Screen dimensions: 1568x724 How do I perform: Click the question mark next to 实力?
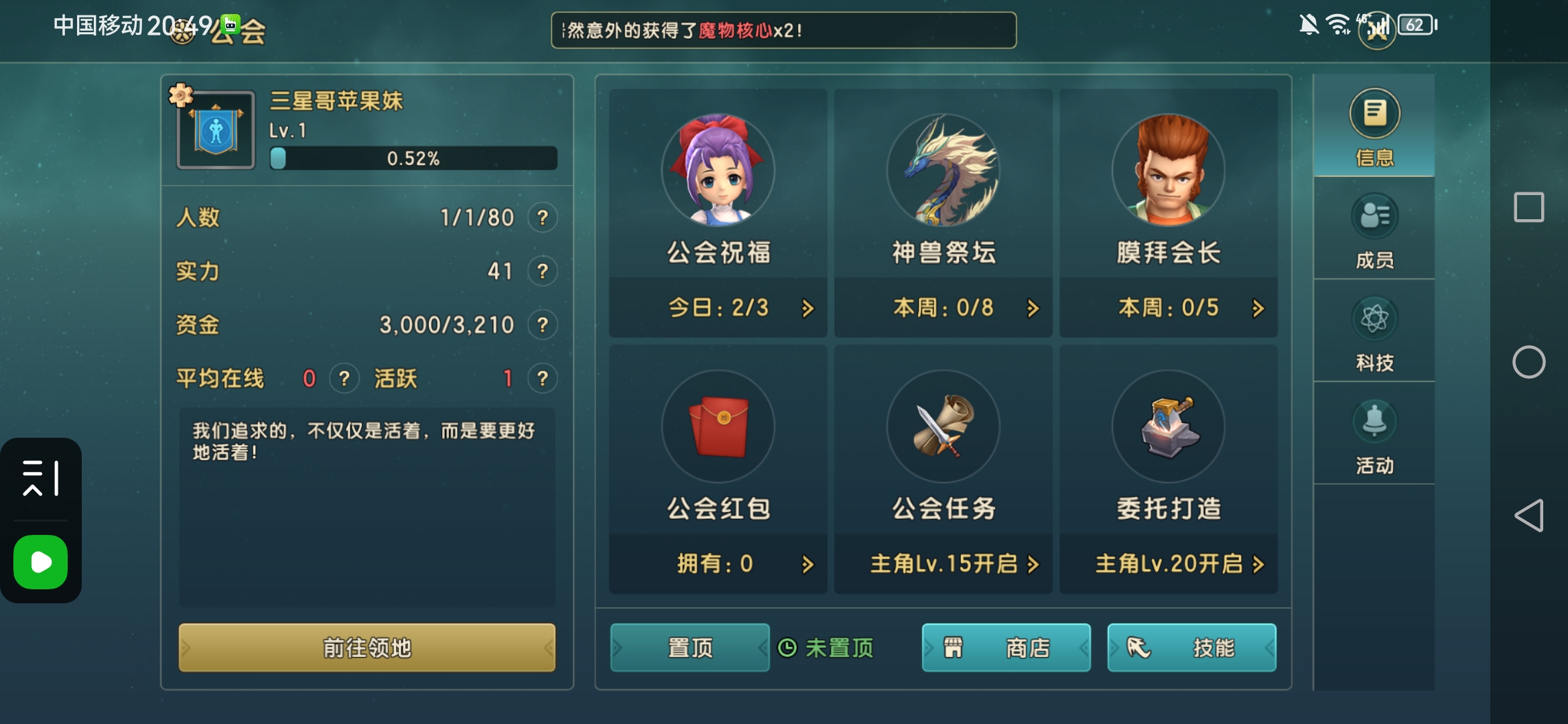point(543,271)
